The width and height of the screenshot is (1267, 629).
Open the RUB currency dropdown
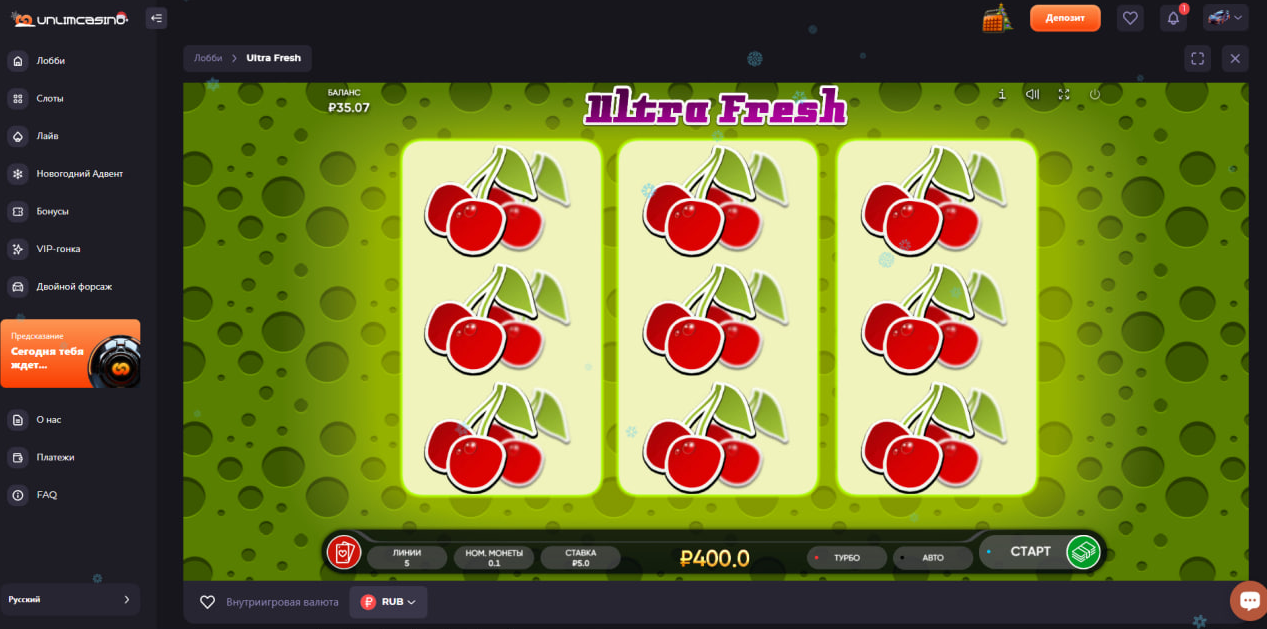click(x=389, y=602)
